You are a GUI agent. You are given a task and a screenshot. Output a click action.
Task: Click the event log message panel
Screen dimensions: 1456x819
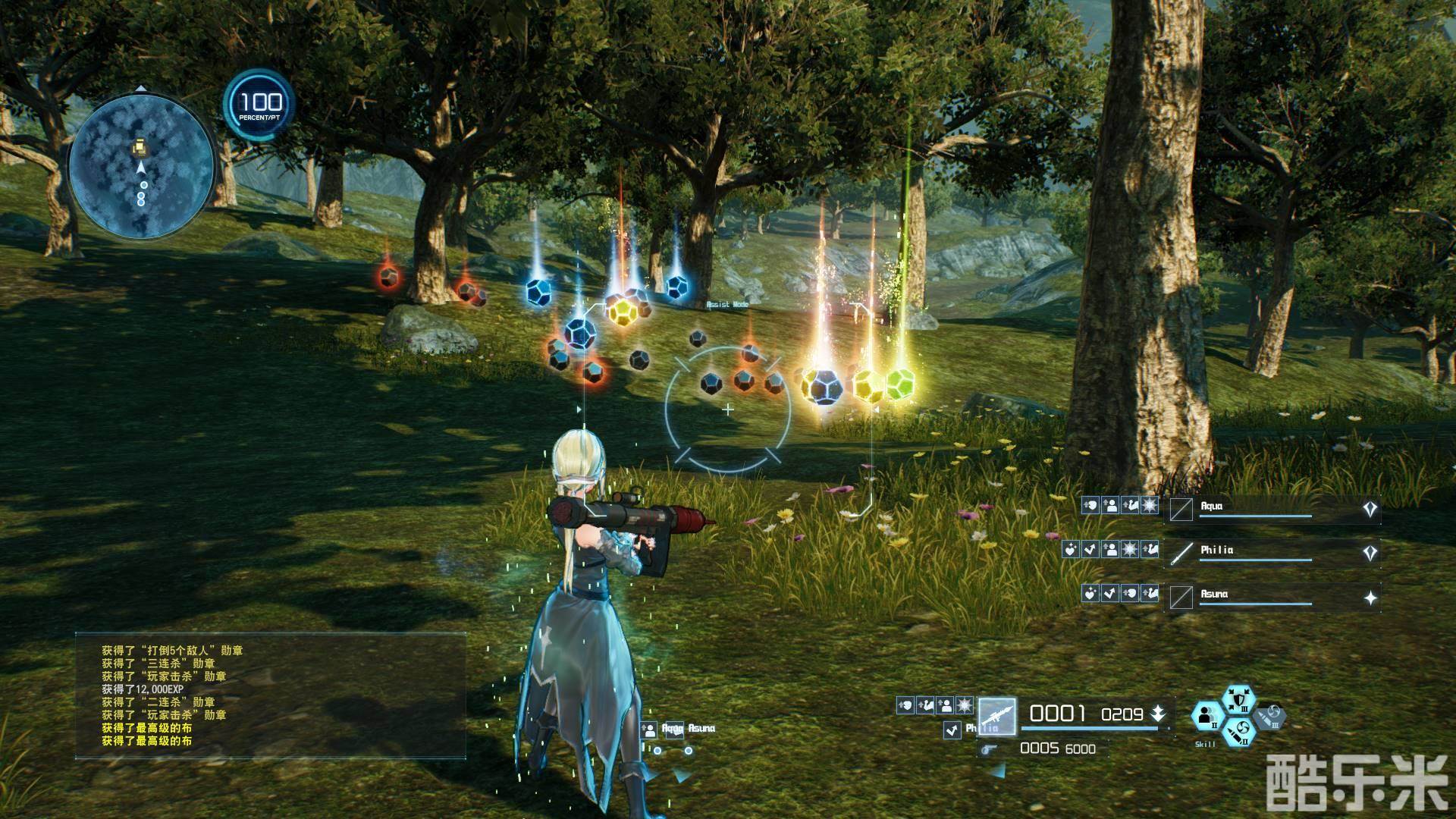[x=270, y=695]
